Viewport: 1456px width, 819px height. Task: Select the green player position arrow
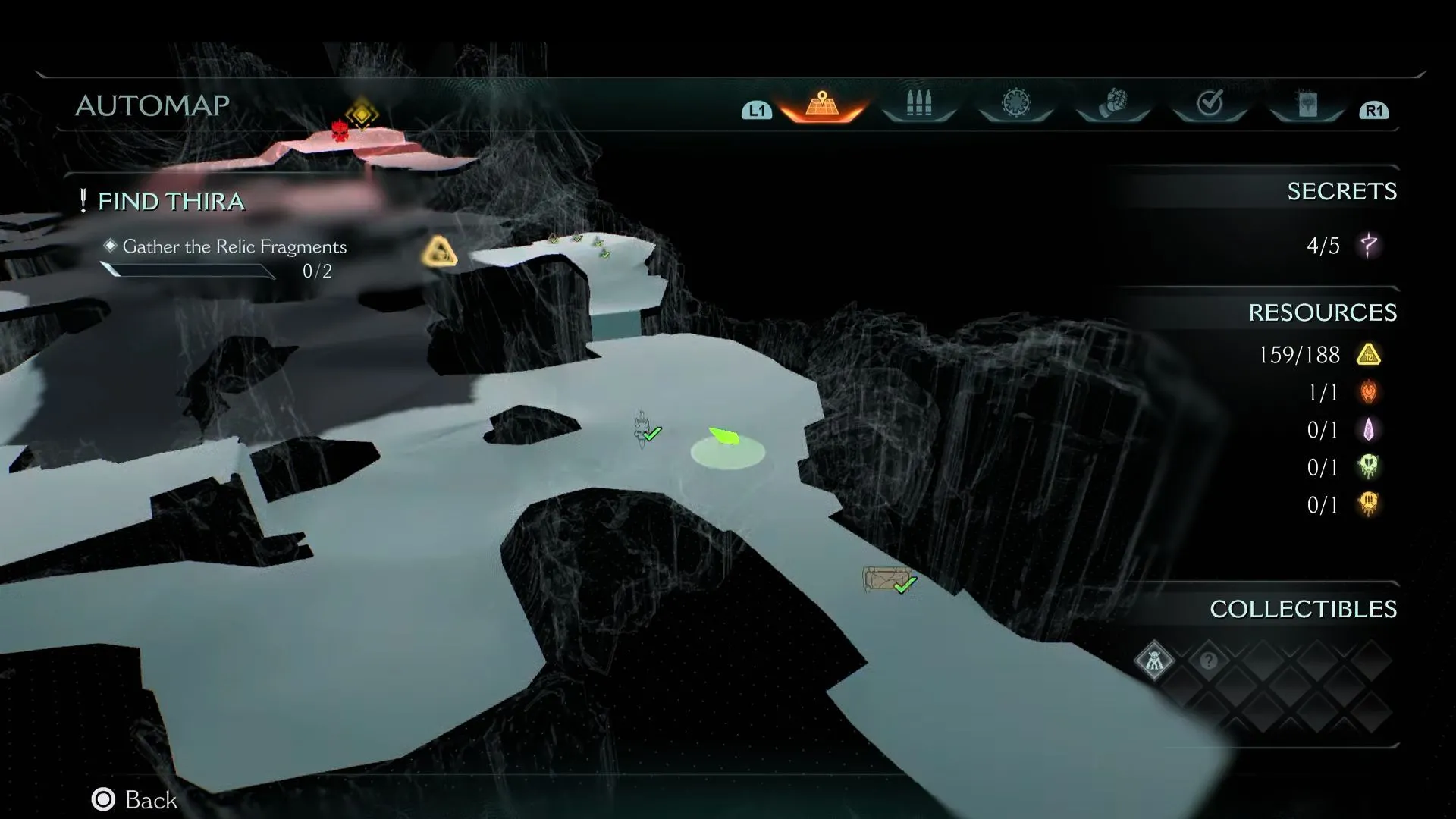[x=724, y=436]
